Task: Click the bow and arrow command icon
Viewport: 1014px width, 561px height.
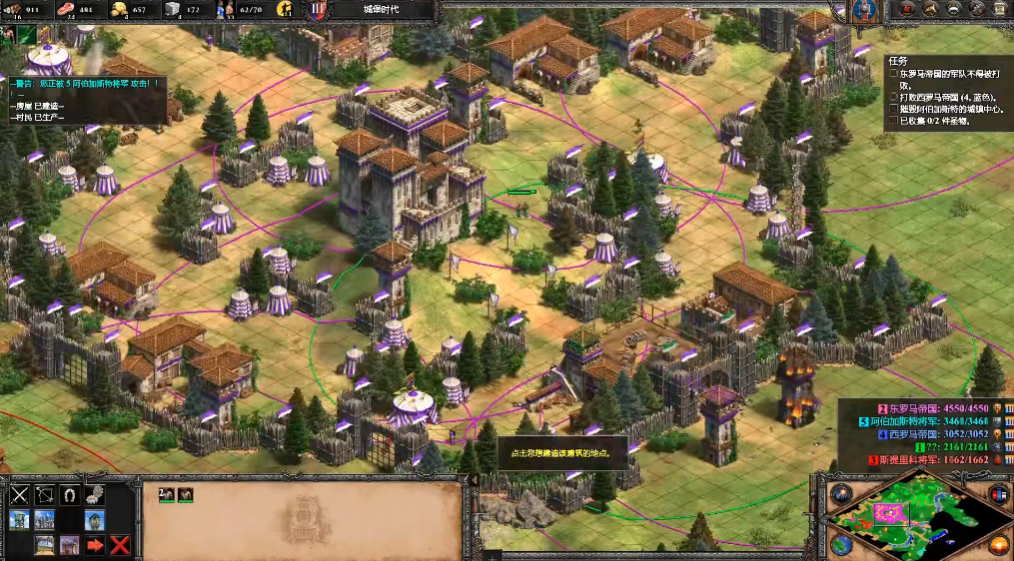Action: coord(44,494)
